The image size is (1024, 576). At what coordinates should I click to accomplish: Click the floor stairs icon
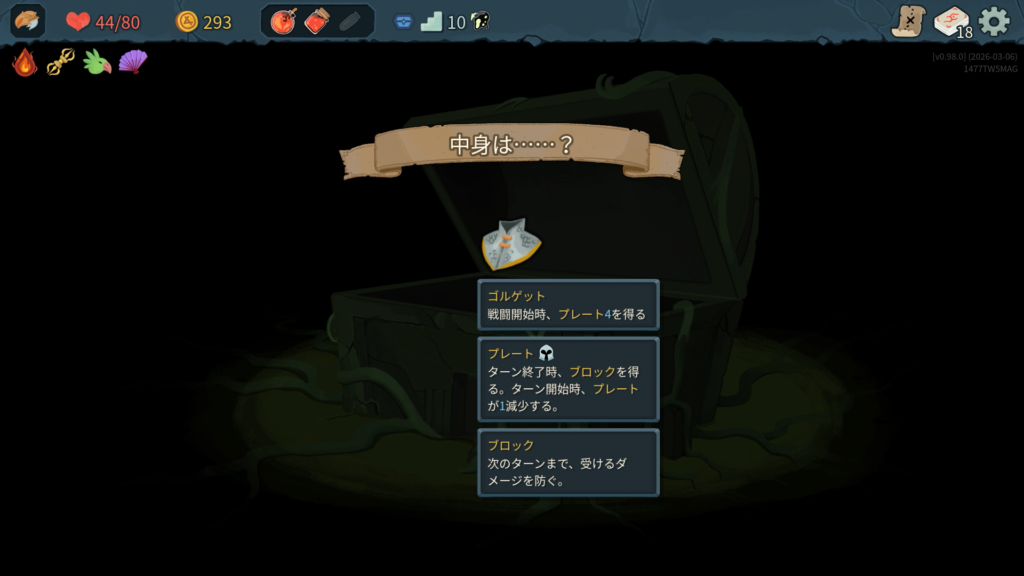pos(431,21)
